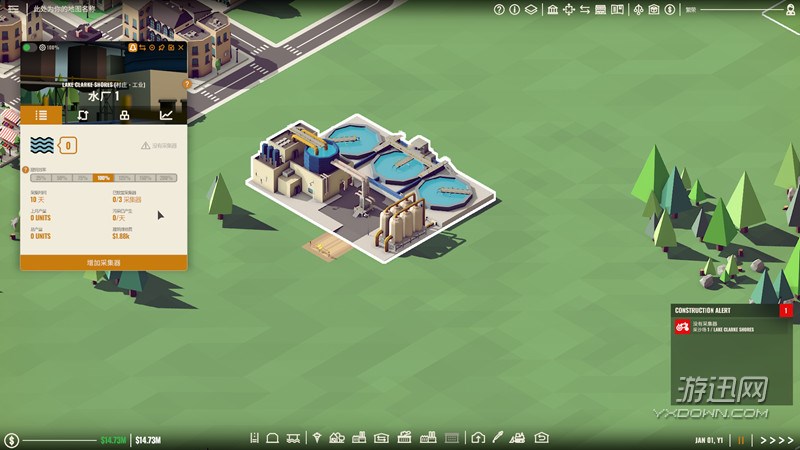The image size is (800, 450).
Task: Click the red alert exclamation badge
Action: pos(786,311)
